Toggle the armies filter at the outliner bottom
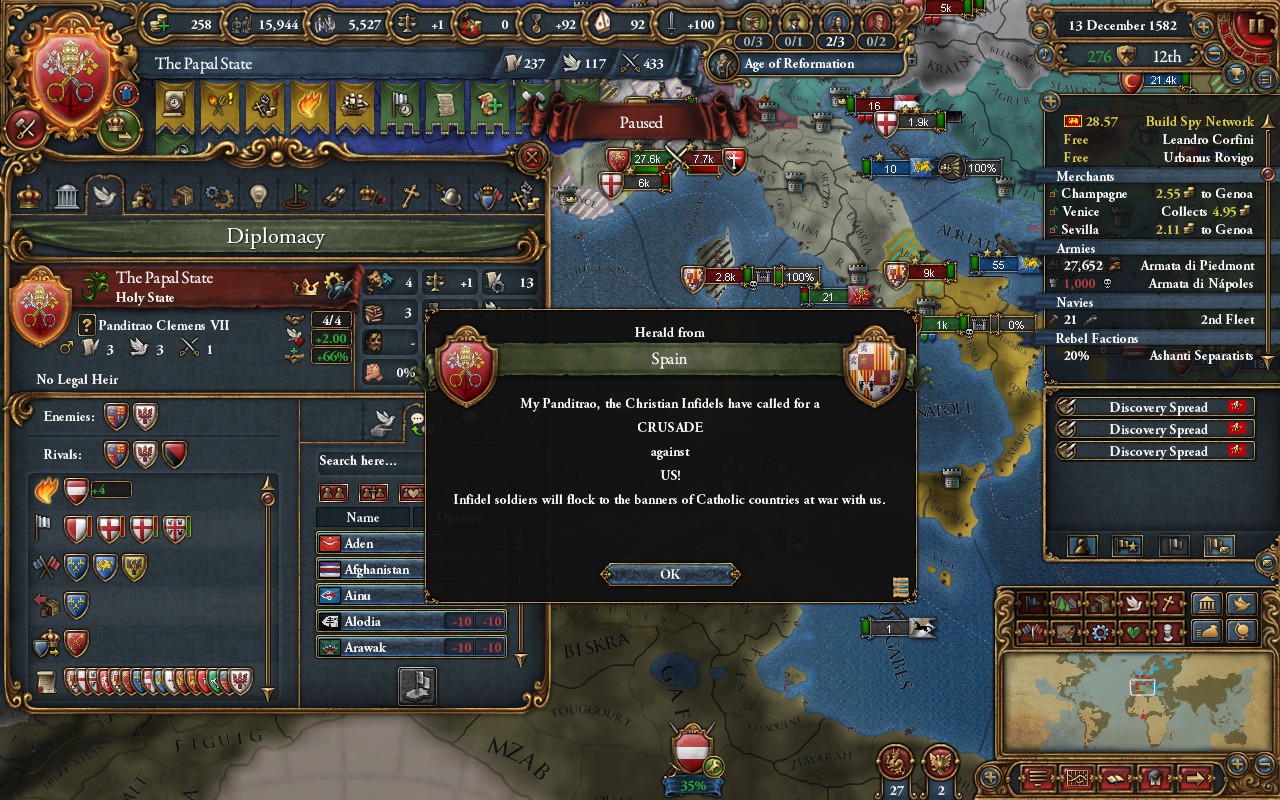1280x800 pixels. pos(1127,548)
